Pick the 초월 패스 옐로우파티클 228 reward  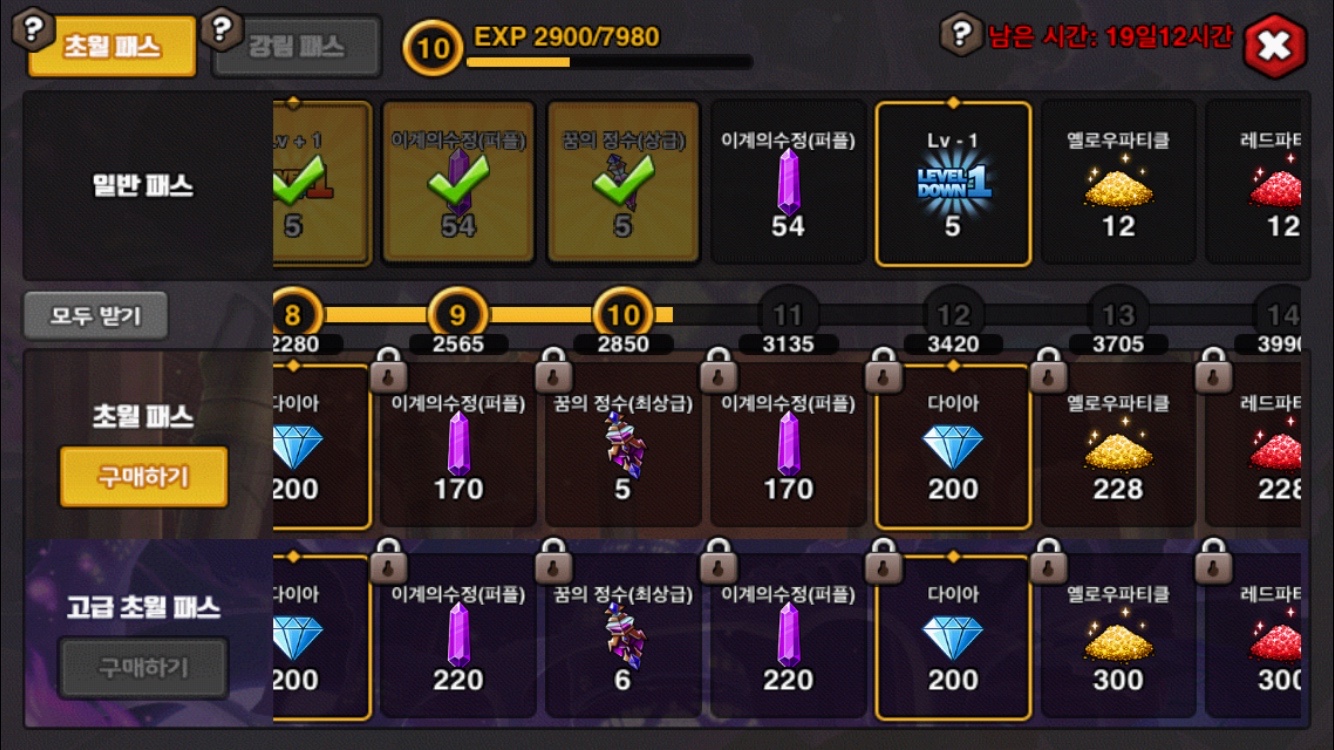click(x=1118, y=447)
